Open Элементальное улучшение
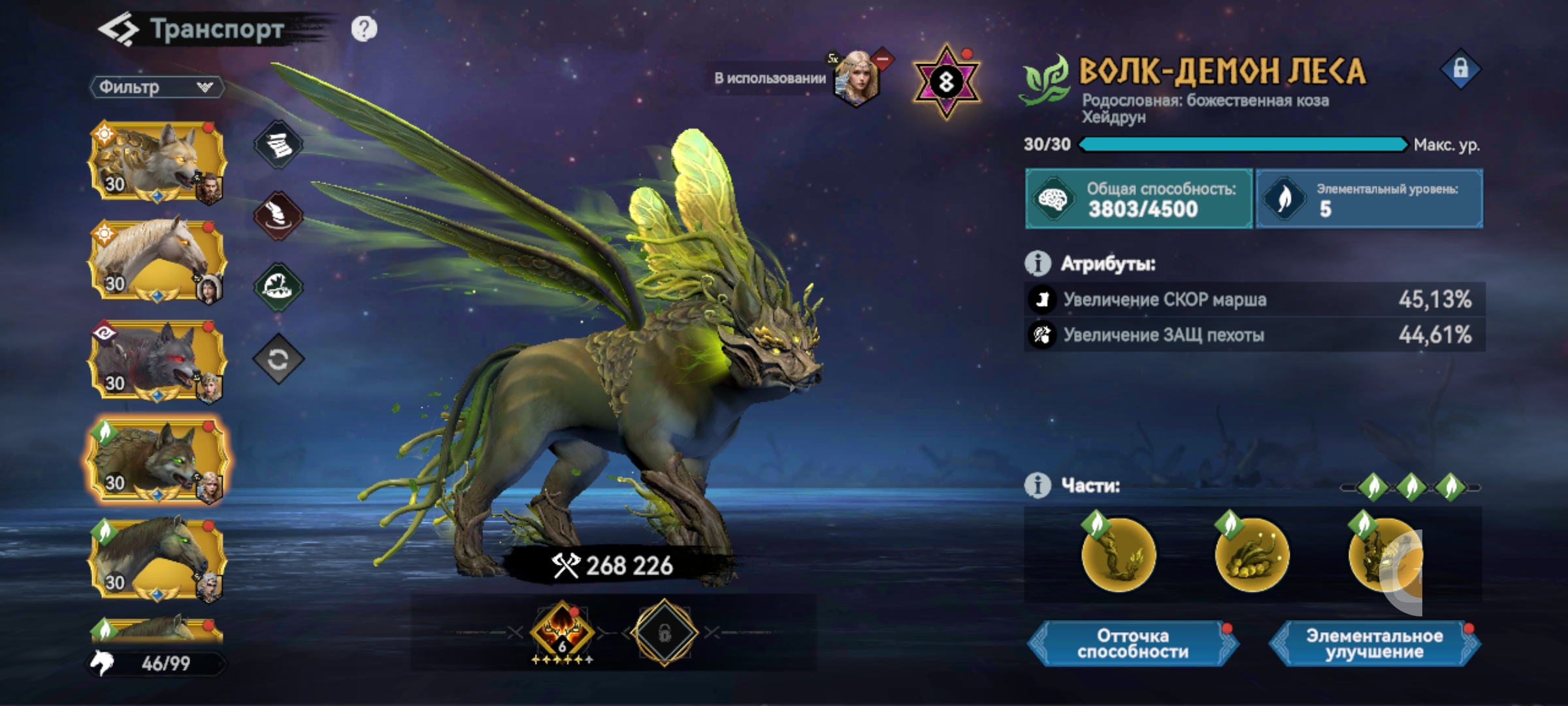Screen dimensions: 1568x706 click(1374, 644)
